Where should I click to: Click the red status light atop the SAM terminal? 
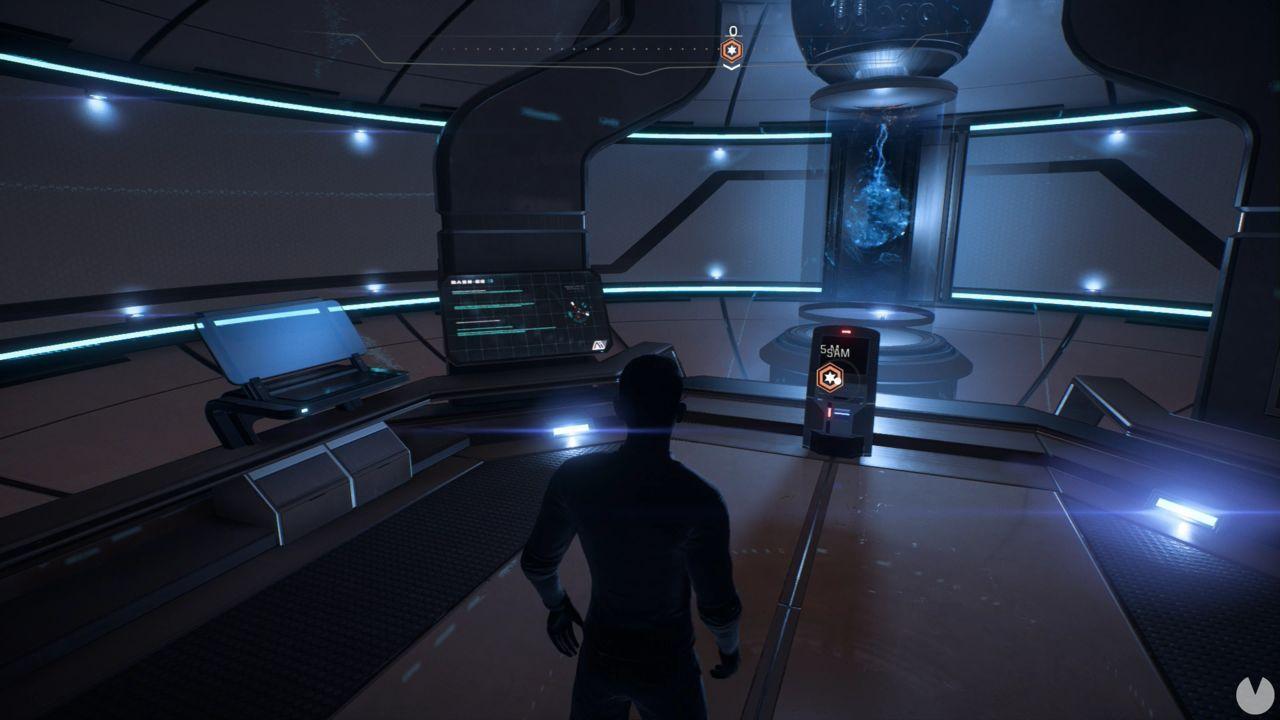click(x=845, y=329)
